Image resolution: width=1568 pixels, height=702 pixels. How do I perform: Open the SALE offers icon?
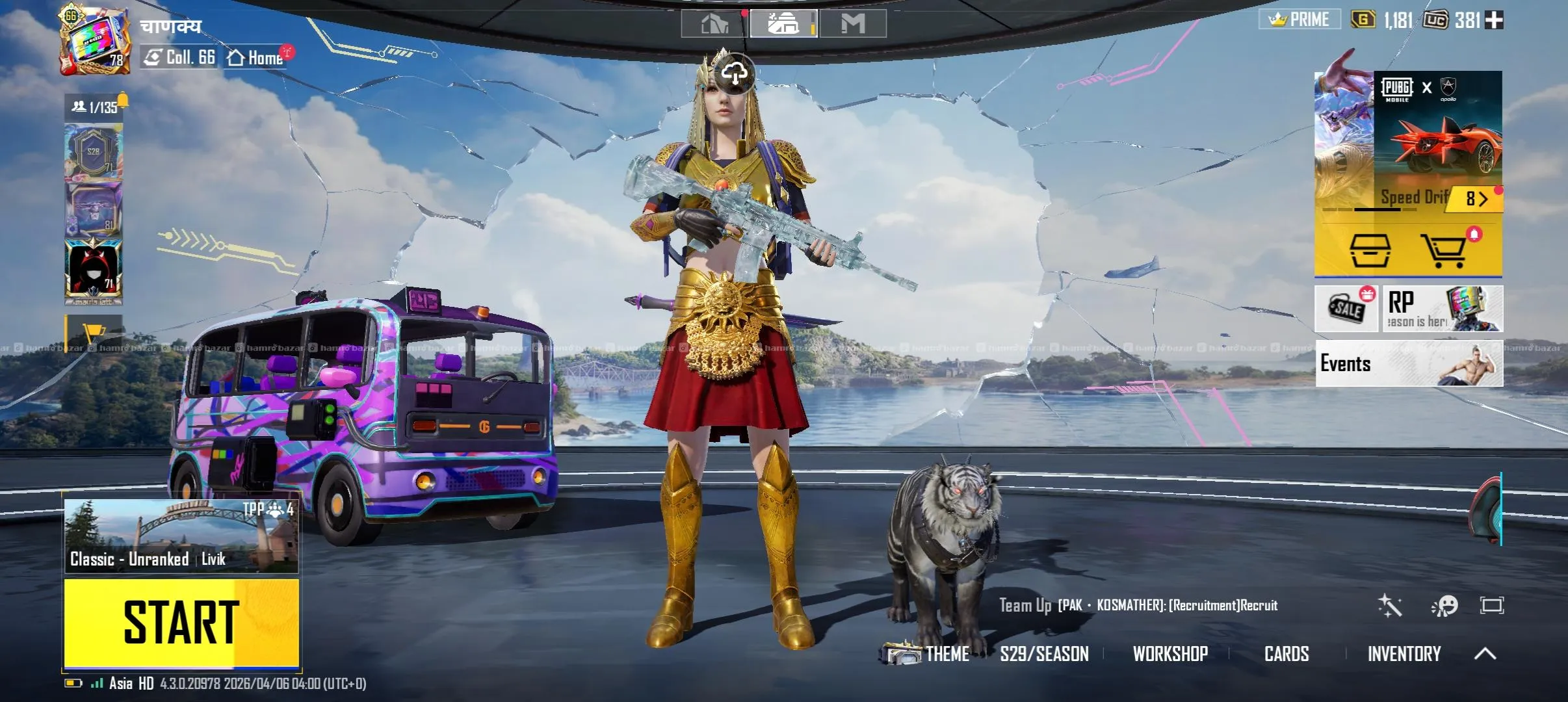pos(1346,309)
